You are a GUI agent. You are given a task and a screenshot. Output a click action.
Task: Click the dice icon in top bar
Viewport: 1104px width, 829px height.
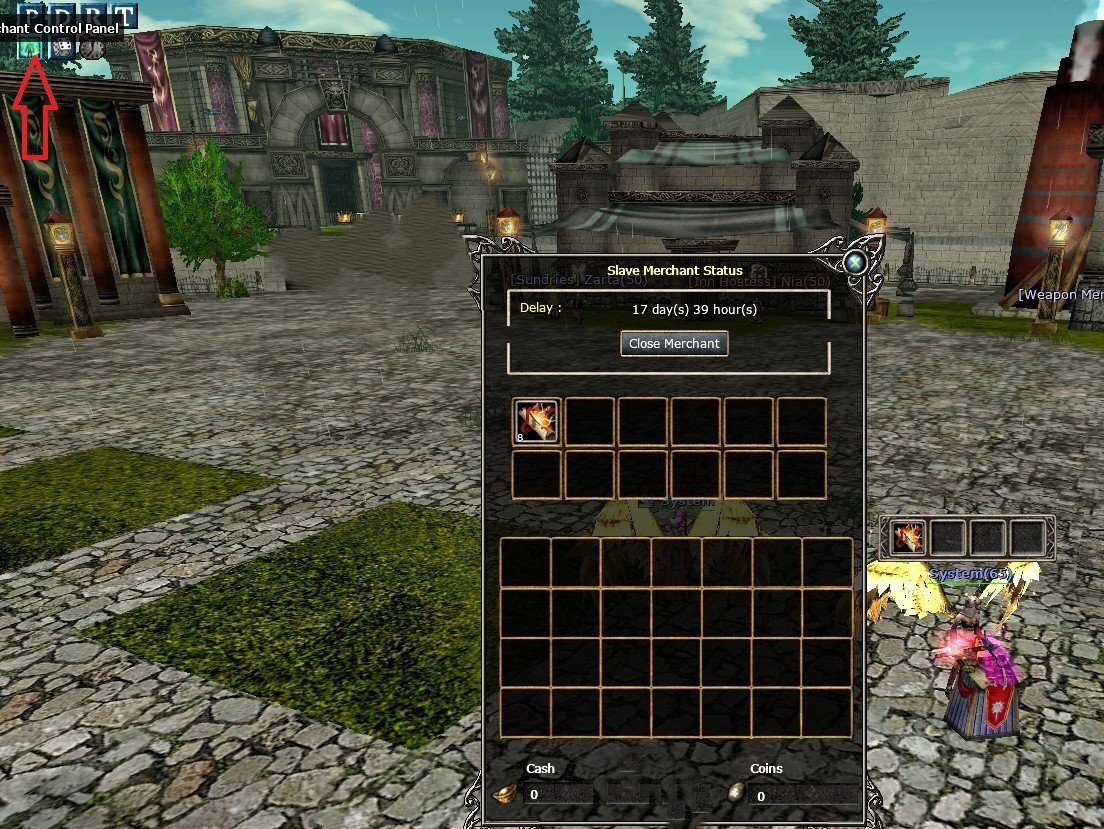coord(64,47)
